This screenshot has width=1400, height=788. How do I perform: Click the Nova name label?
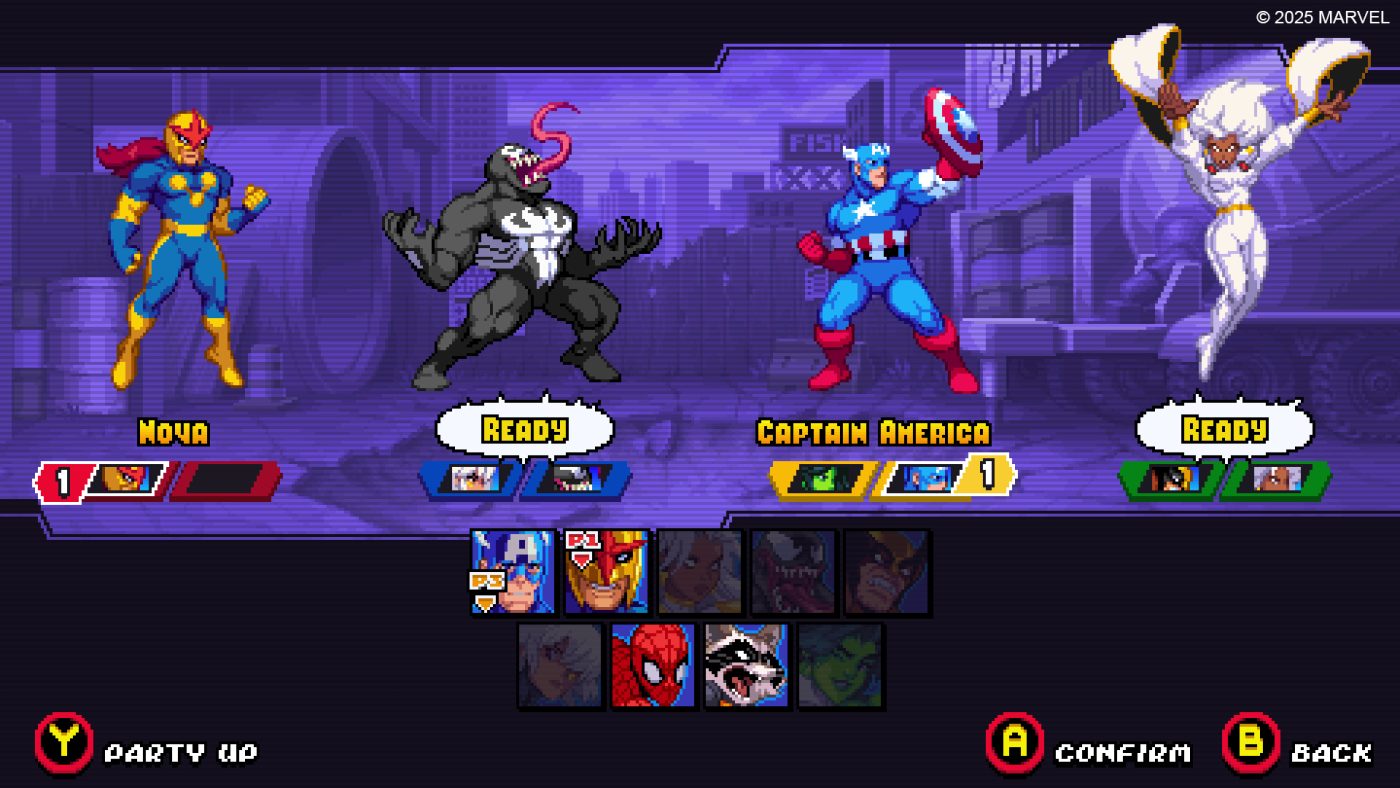[x=173, y=433]
